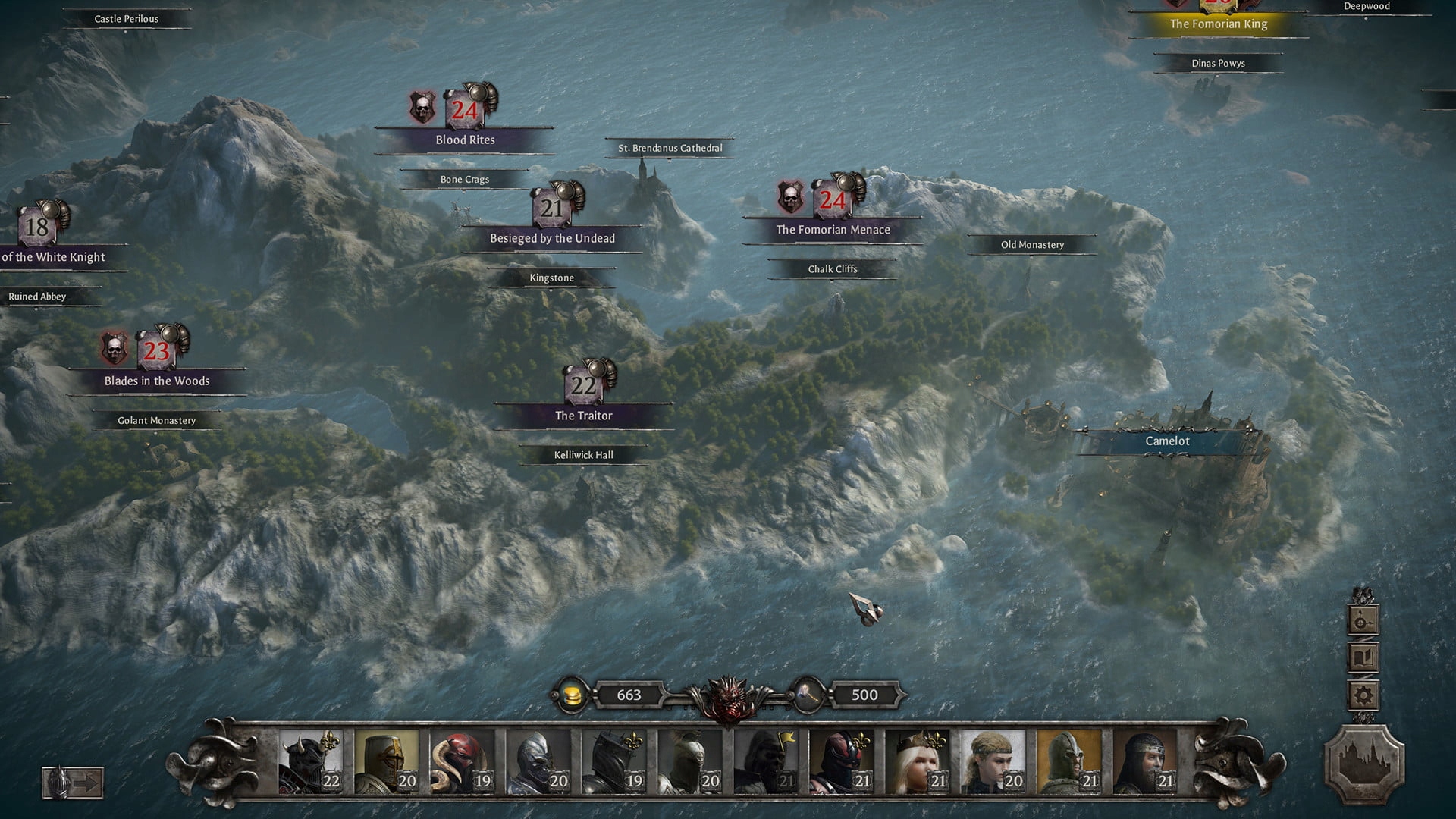The width and height of the screenshot is (1456, 819).
Task: Select the horned black knight level 22 portrait
Action: [x=310, y=762]
